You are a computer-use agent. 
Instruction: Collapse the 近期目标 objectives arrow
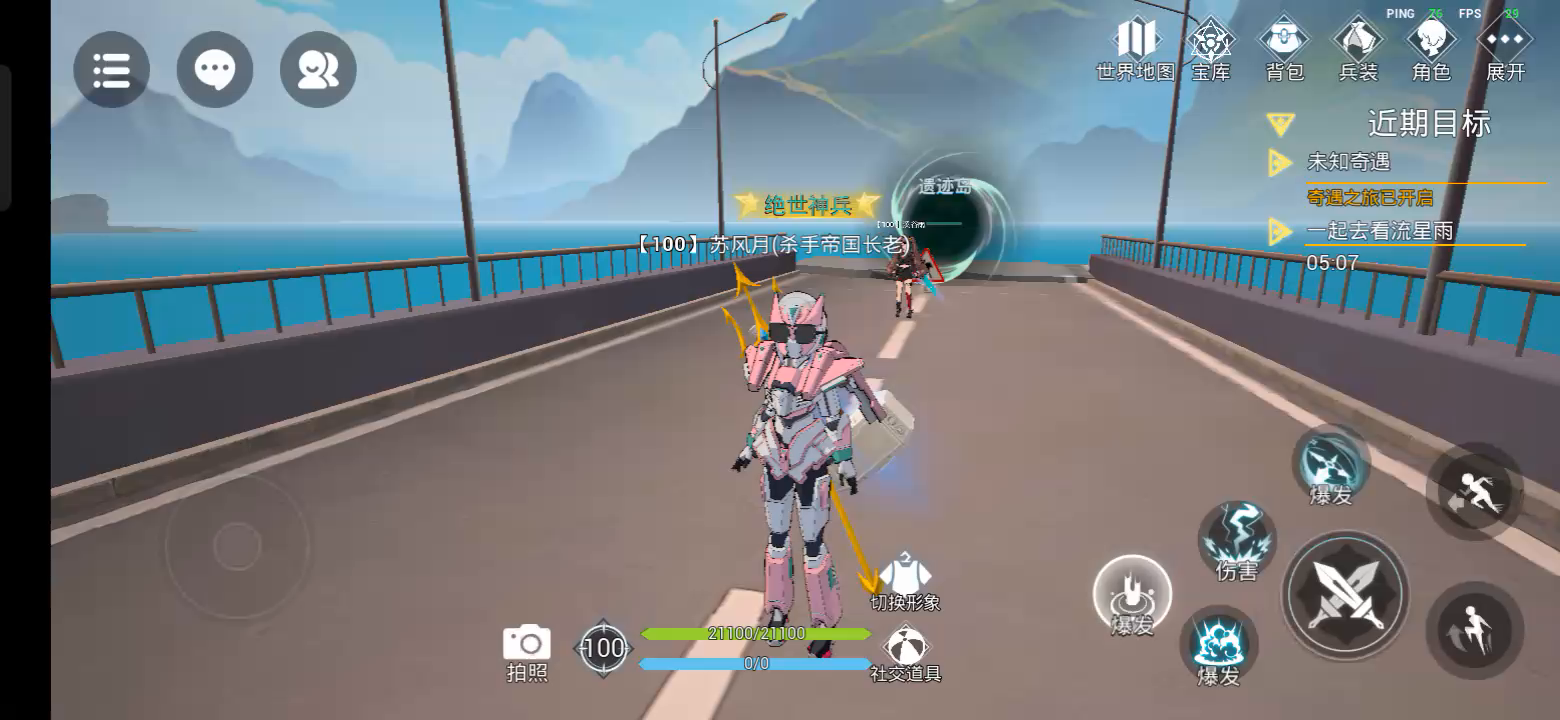point(1280,124)
